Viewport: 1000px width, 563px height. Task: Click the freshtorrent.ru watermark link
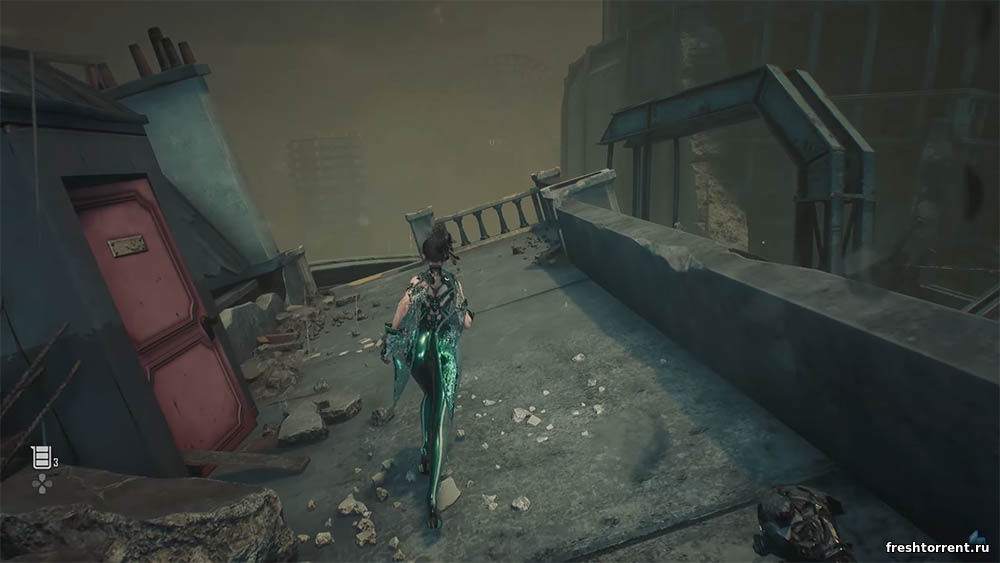click(x=937, y=547)
